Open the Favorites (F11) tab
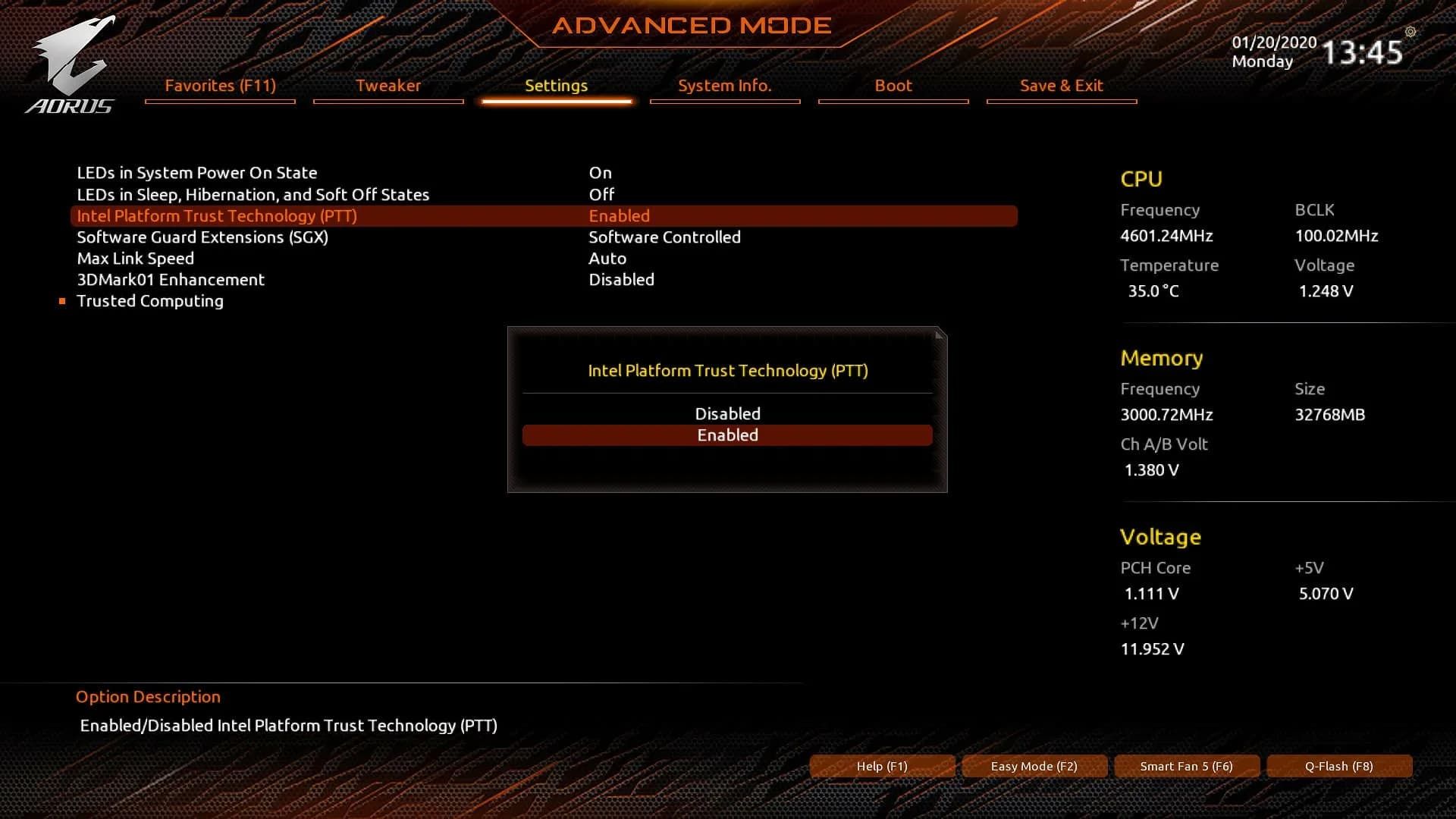1456x819 pixels. click(x=220, y=86)
